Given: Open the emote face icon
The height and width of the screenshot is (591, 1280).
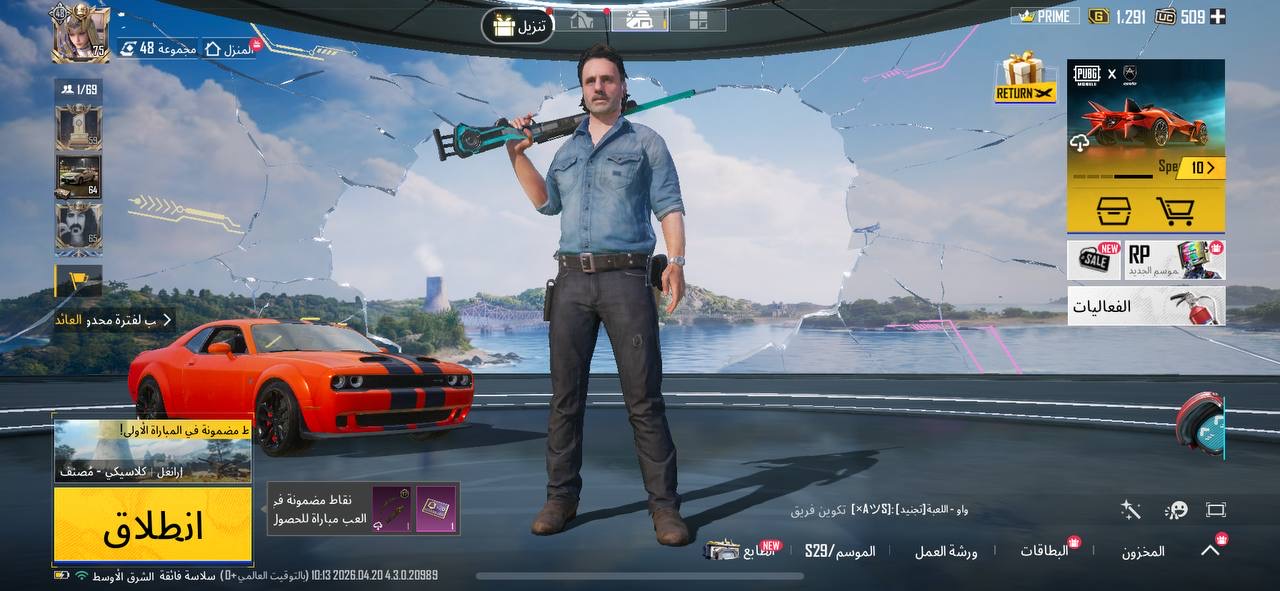Looking at the screenshot, I should pos(1176,510).
